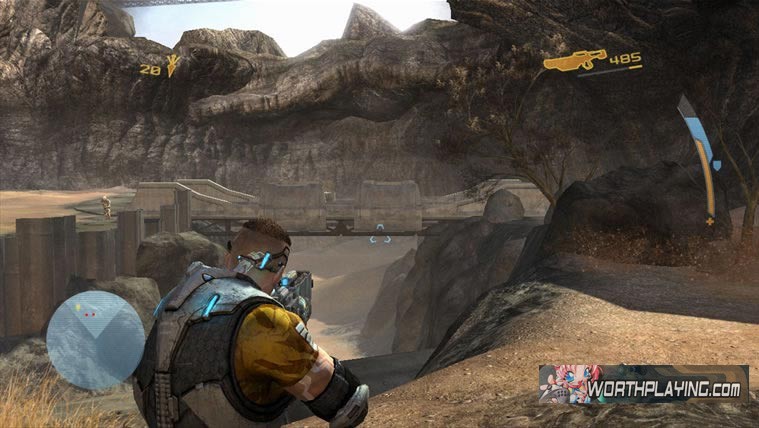
Task: Click the circular radar minimap
Action: point(96,340)
